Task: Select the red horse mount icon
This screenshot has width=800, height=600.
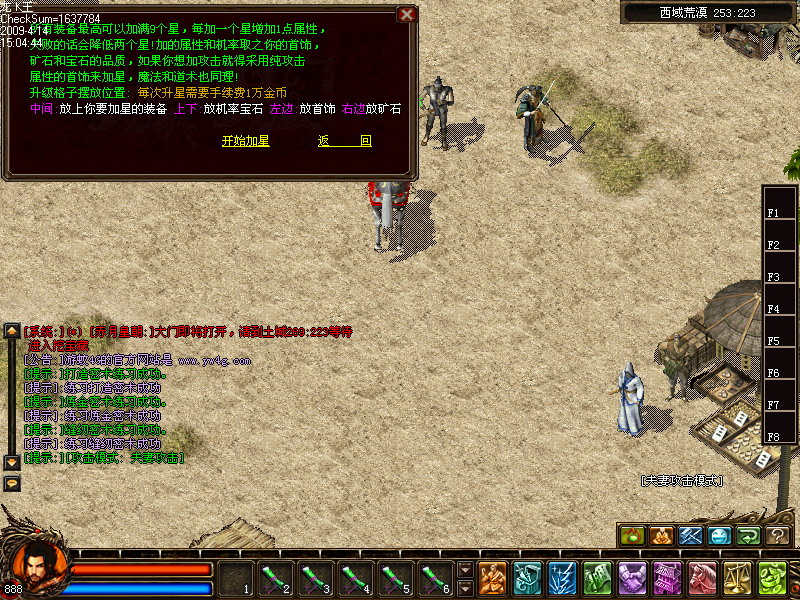Action: [702, 578]
